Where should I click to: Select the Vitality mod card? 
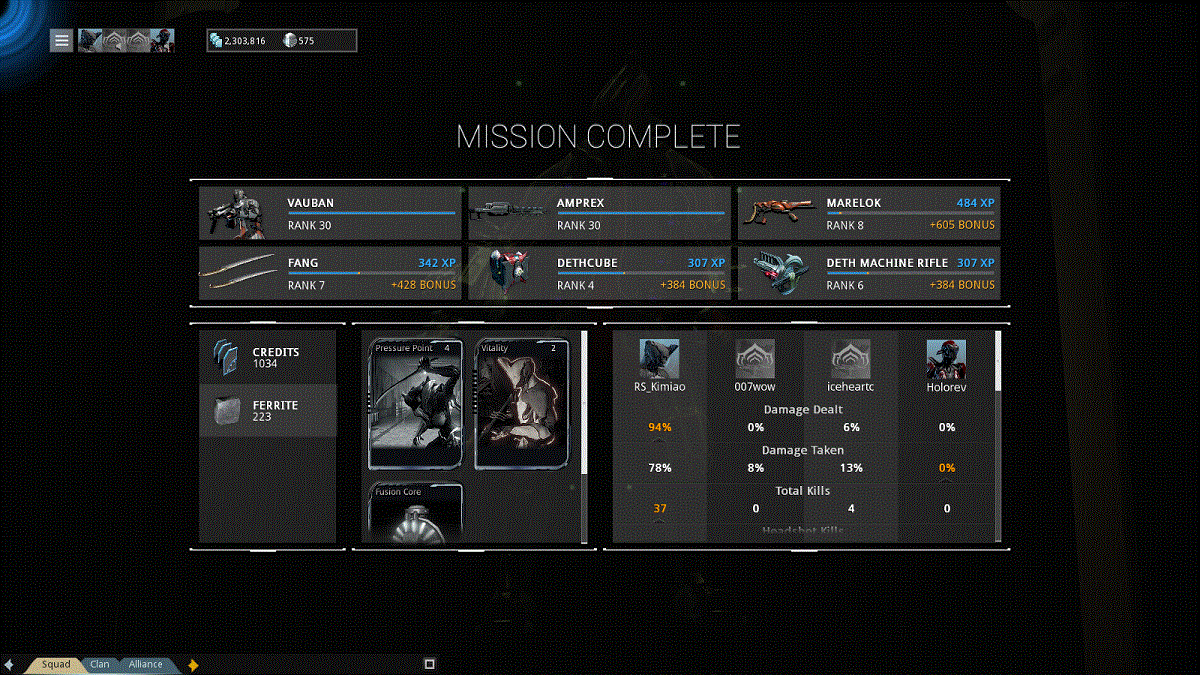pyautogui.click(x=521, y=404)
